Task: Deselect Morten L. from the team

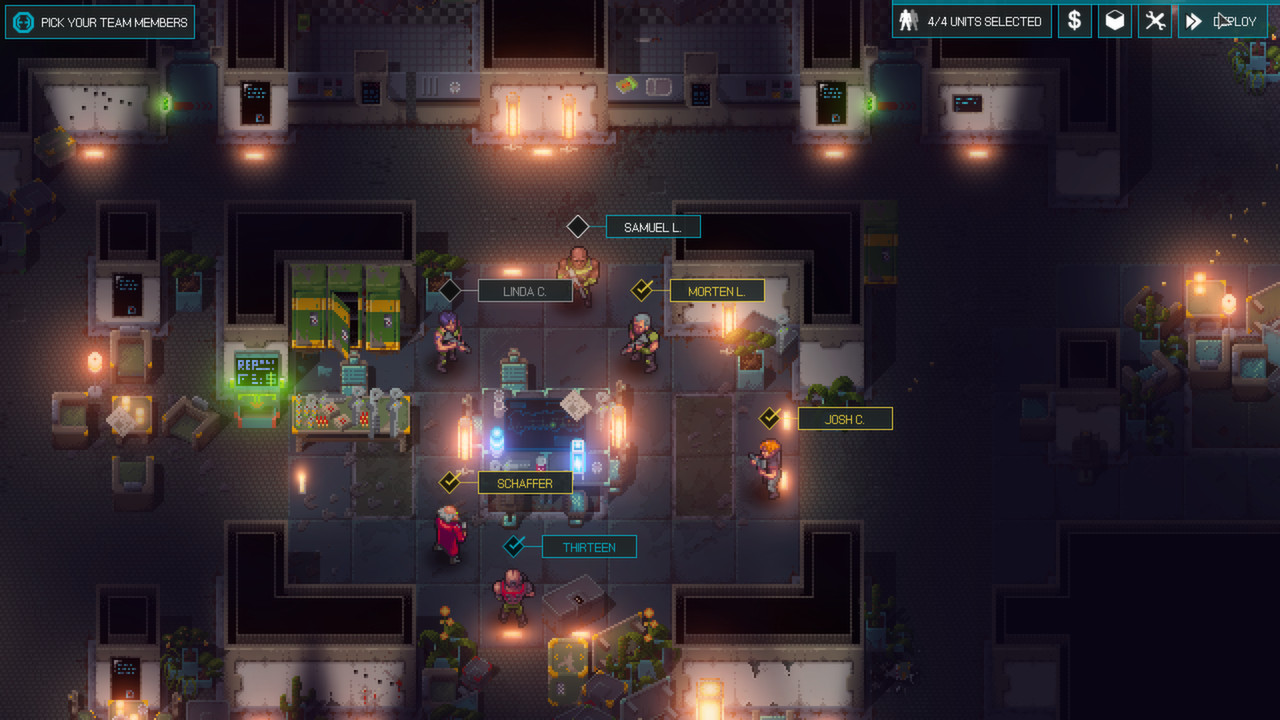Action: tap(642, 291)
